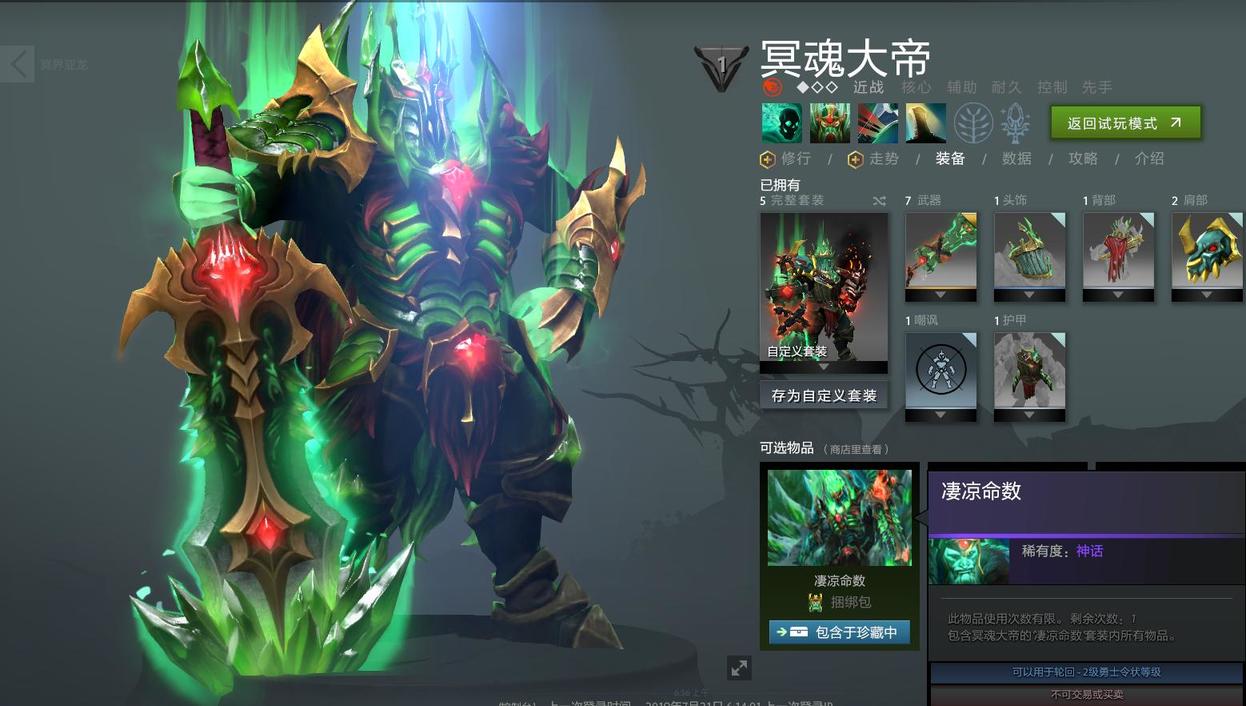Open the 背部 back cape slot

pos(1119,251)
